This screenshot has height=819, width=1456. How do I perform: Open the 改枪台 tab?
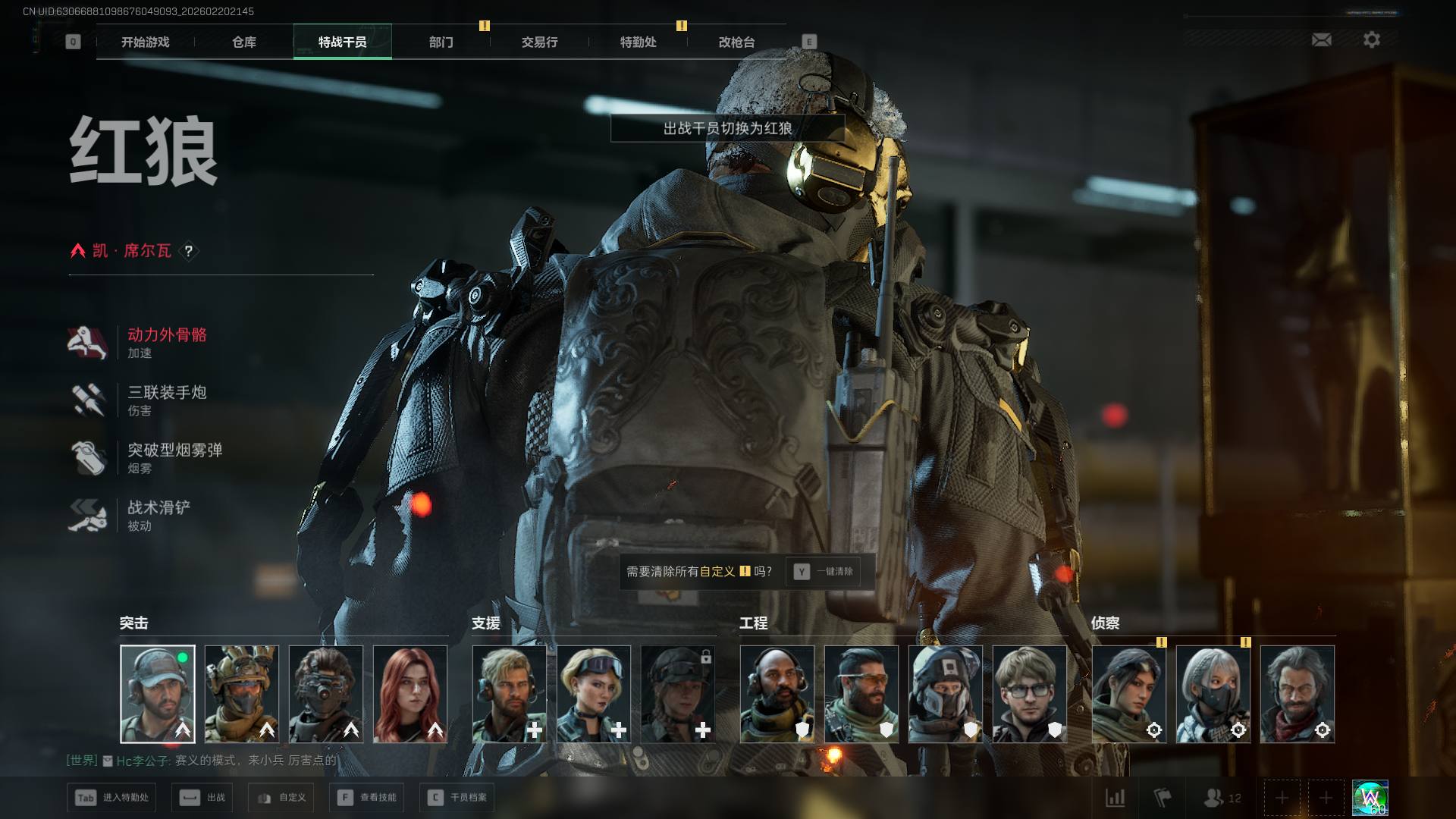(x=737, y=42)
